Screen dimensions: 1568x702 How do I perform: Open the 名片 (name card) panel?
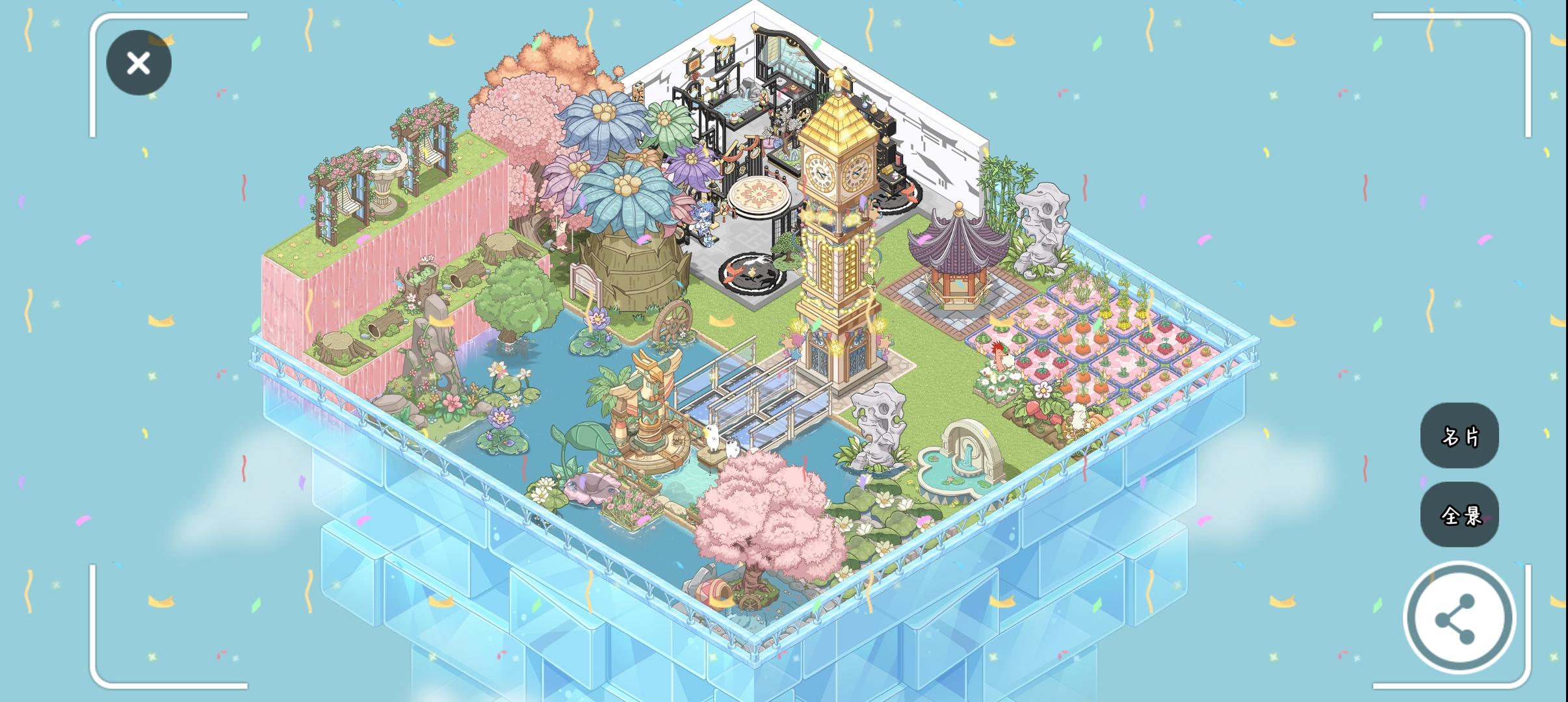[x=1459, y=437]
